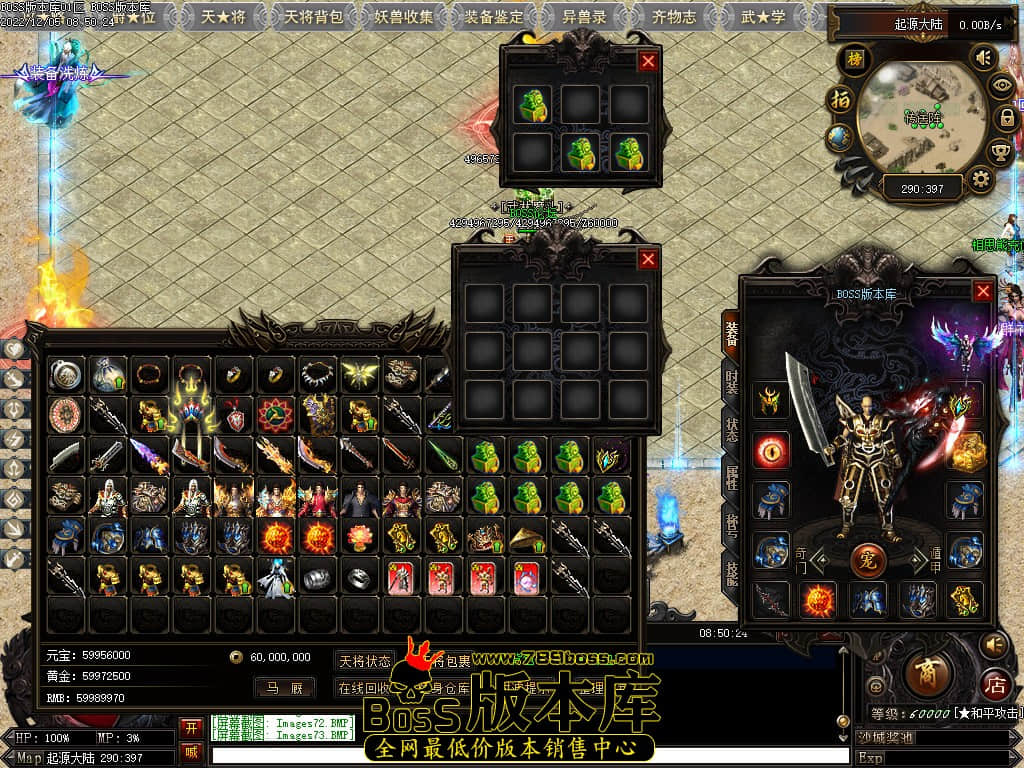Switch to the 时装 tab
The height and width of the screenshot is (768, 1024).
click(732, 383)
